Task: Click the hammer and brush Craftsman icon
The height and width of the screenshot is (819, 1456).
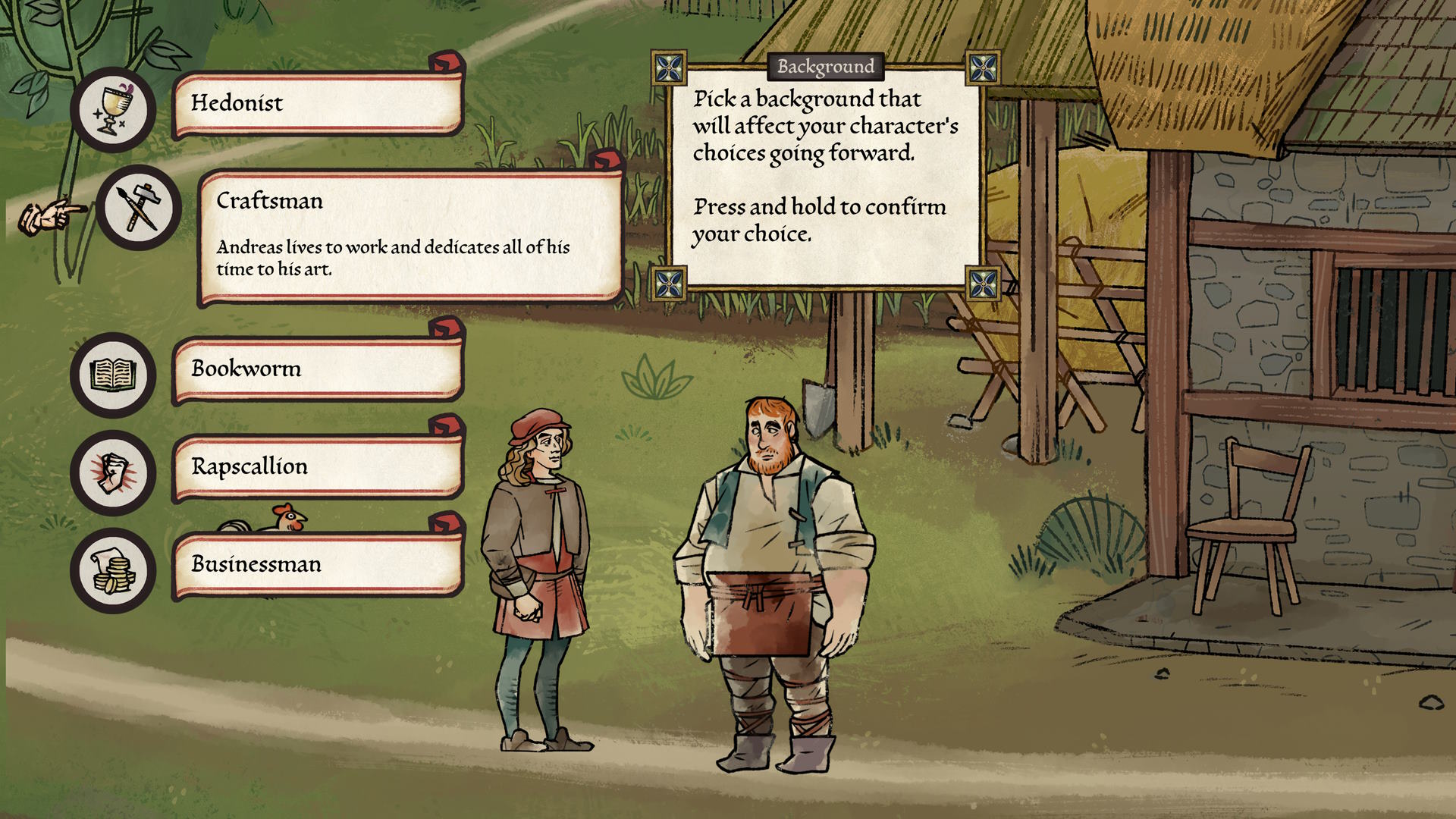Action: coord(139,207)
